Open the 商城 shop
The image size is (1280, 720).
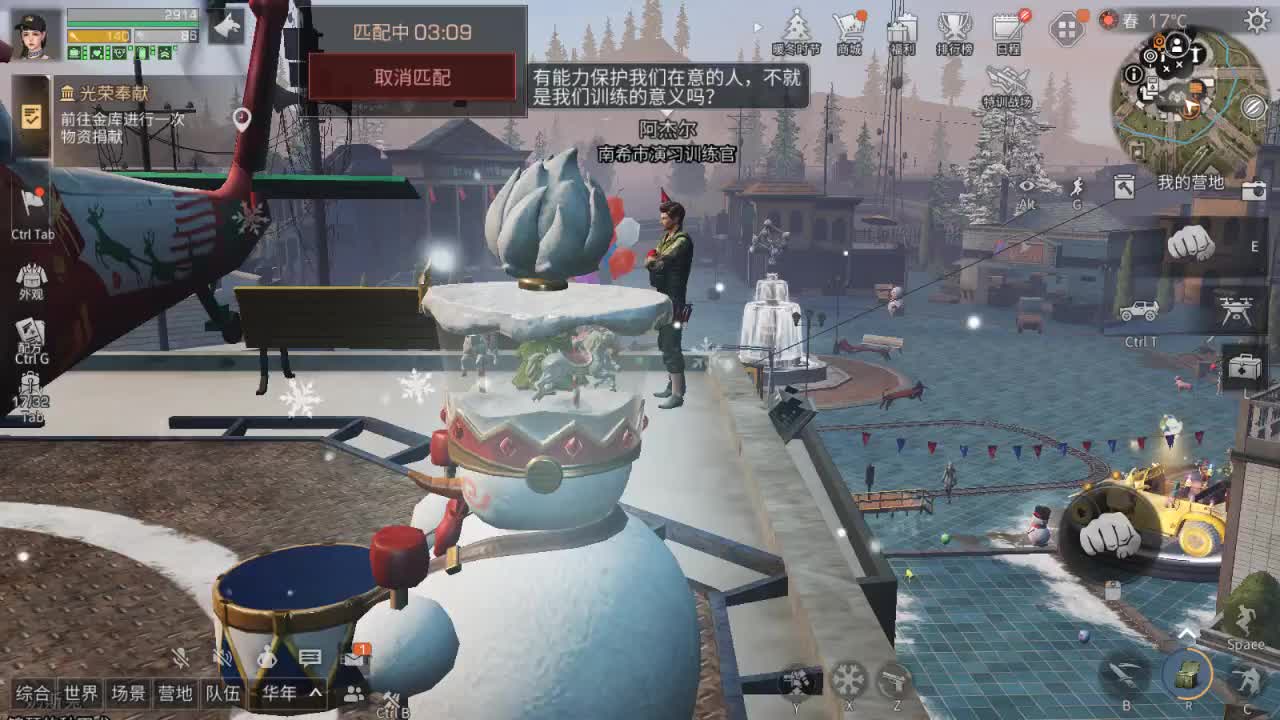(x=849, y=31)
